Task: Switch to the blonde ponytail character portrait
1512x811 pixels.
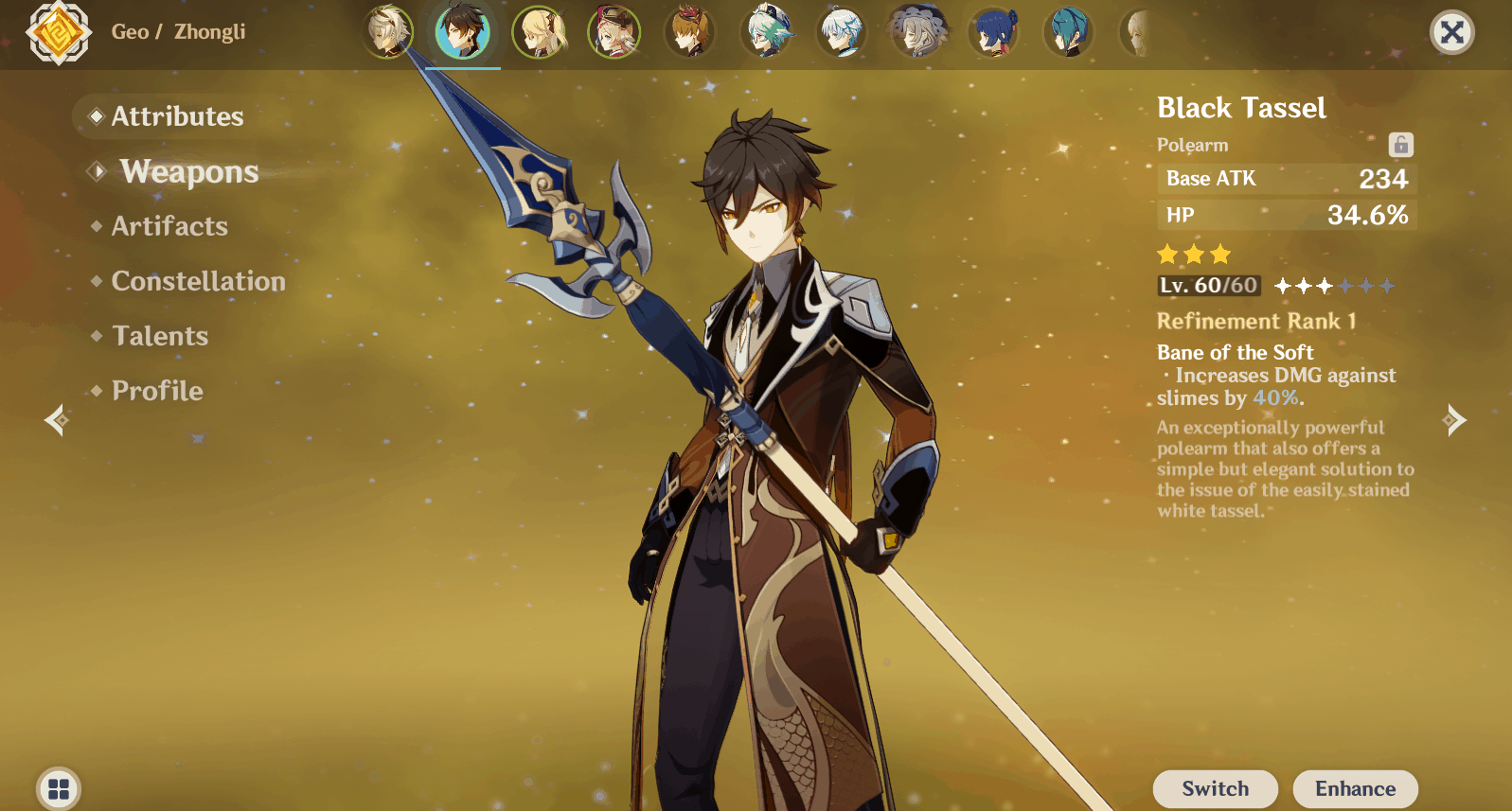Action: coord(539,31)
